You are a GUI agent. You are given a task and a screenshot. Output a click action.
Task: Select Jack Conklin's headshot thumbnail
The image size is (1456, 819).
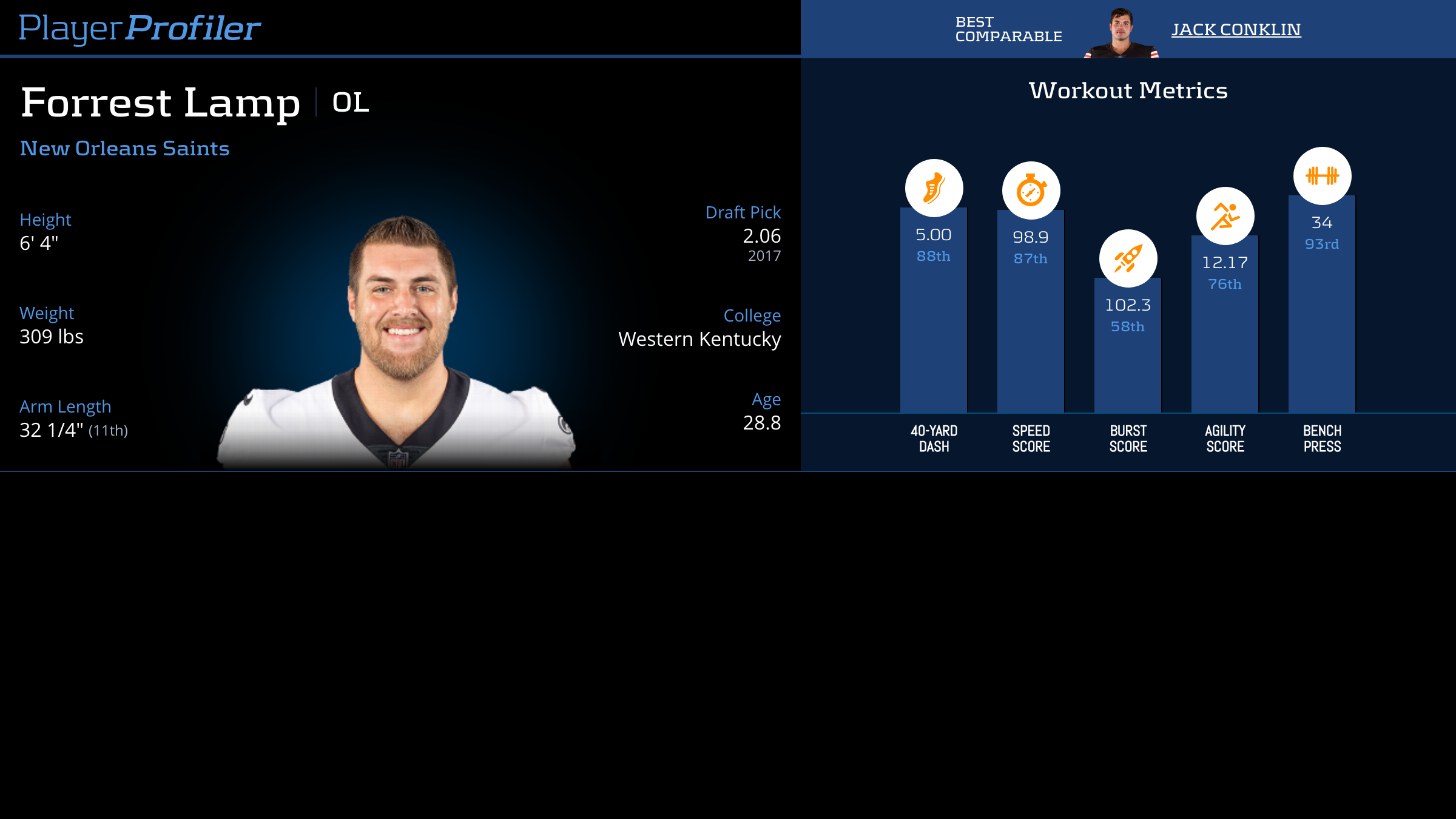[x=1121, y=33]
